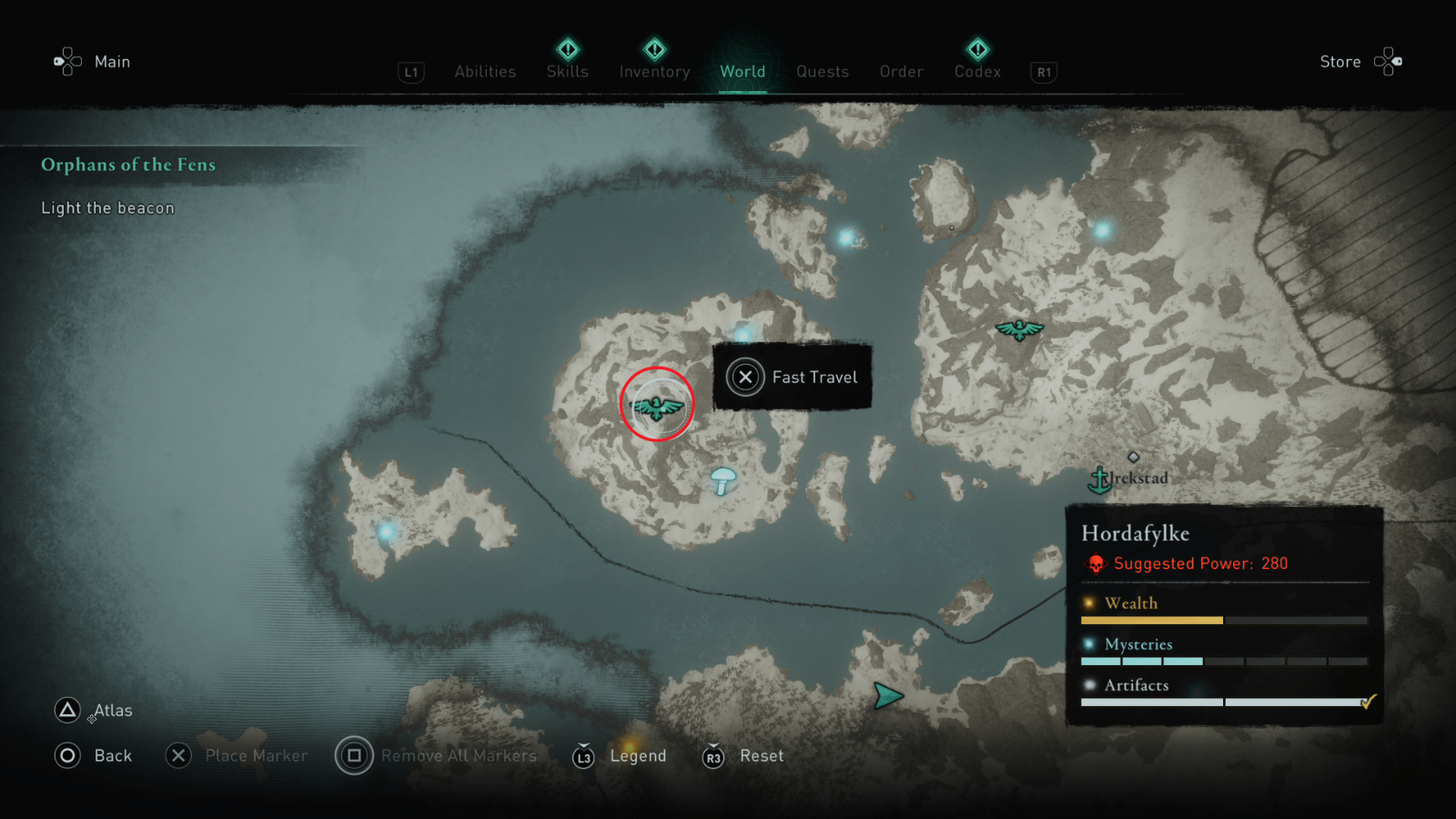
Task: Open the Atlas
Action: [x=95, y=710]
